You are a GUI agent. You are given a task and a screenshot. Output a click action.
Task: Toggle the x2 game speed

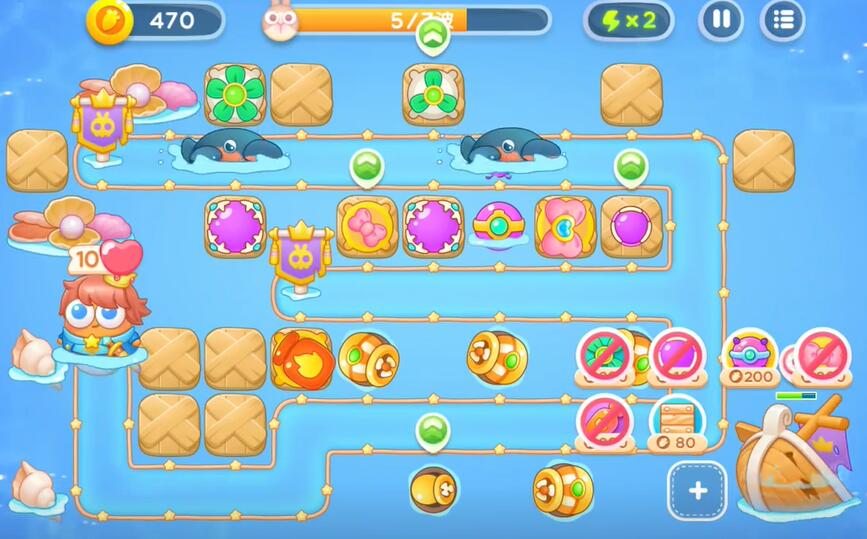pos(630,21)
